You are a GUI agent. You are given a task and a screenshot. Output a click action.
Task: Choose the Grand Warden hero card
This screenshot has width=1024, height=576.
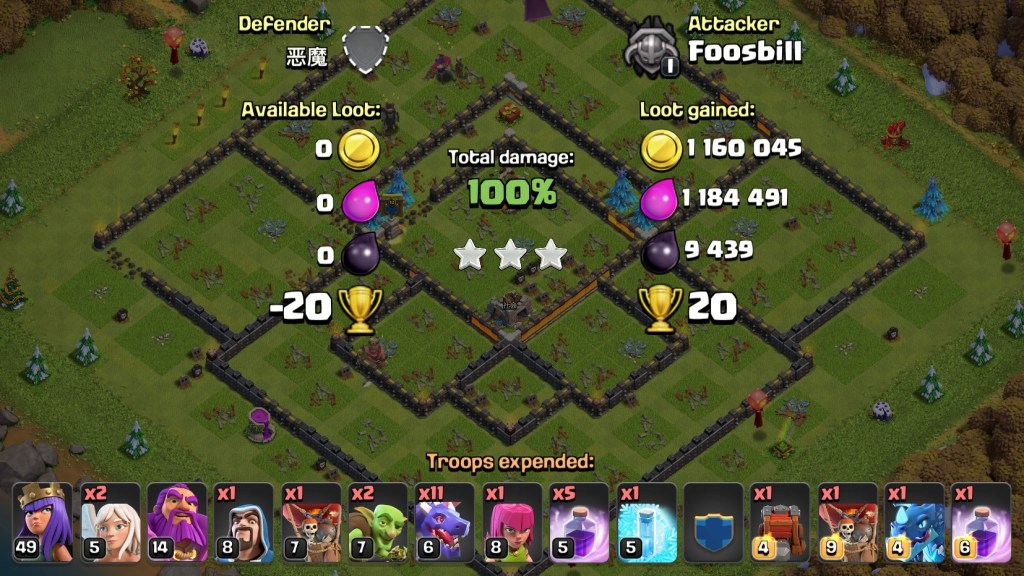point(177,522)
